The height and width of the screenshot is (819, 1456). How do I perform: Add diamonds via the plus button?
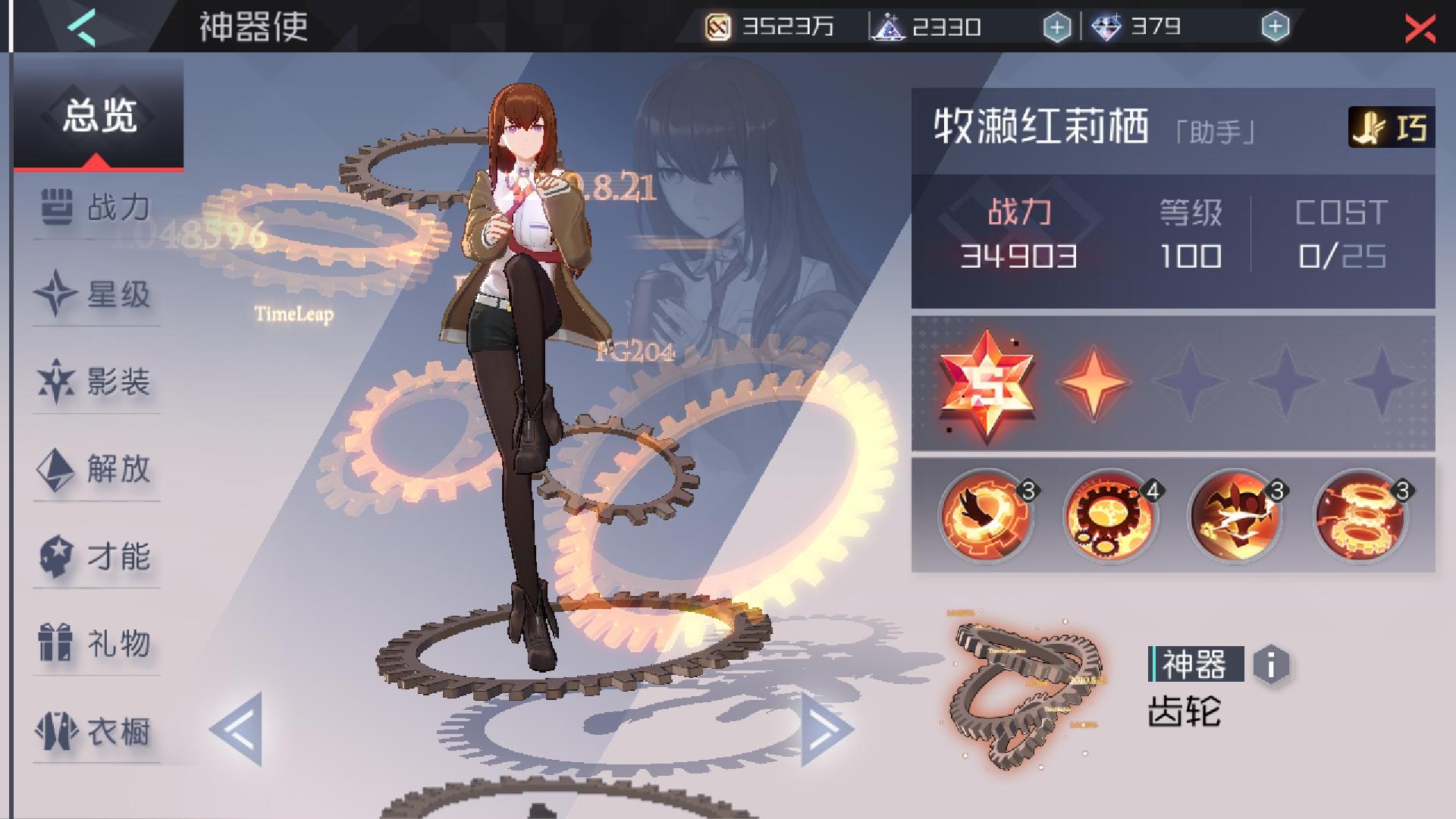pos(1275,25)
